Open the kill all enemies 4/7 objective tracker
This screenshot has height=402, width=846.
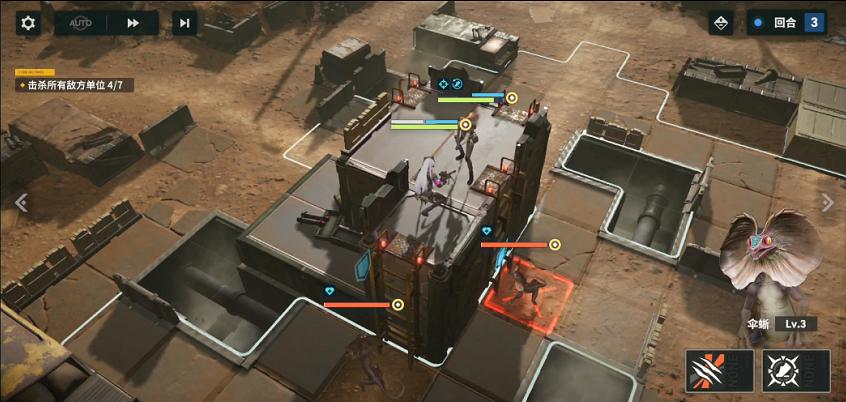(75, 86)
